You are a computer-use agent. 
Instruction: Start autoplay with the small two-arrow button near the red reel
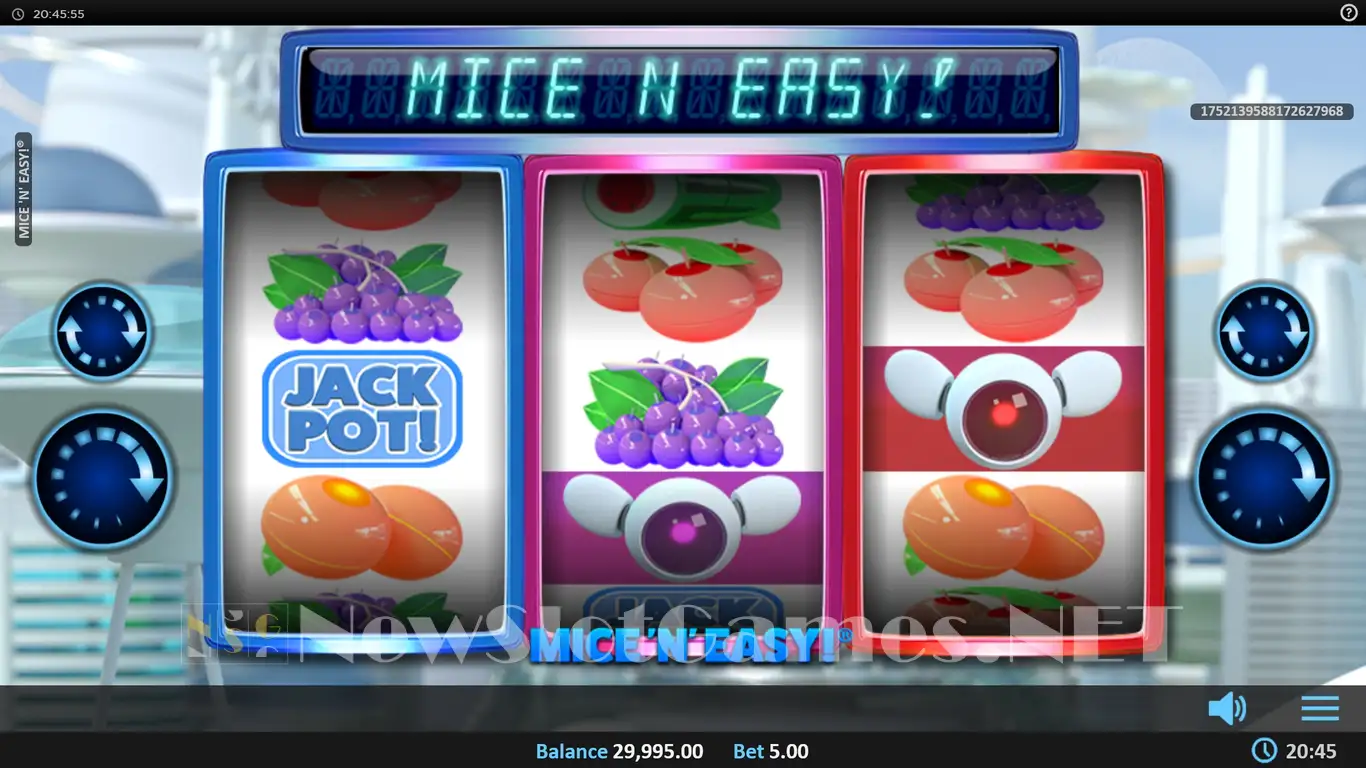click(x=1264, y=331)
